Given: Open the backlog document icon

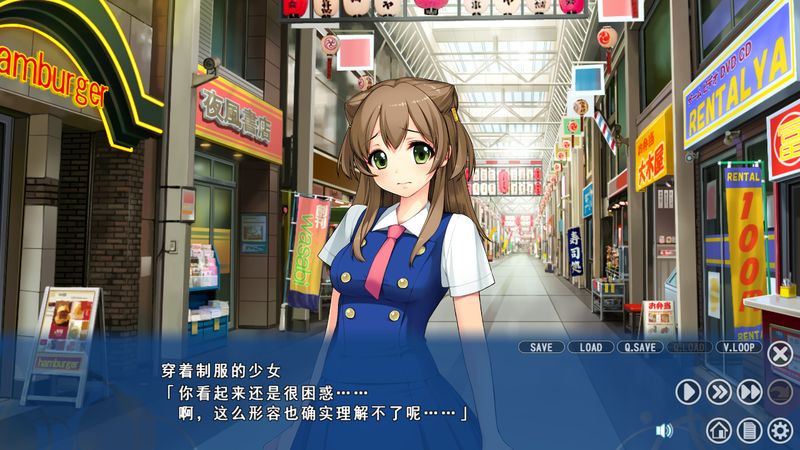Looking at the screenshot, I should [x=749, y=430].
